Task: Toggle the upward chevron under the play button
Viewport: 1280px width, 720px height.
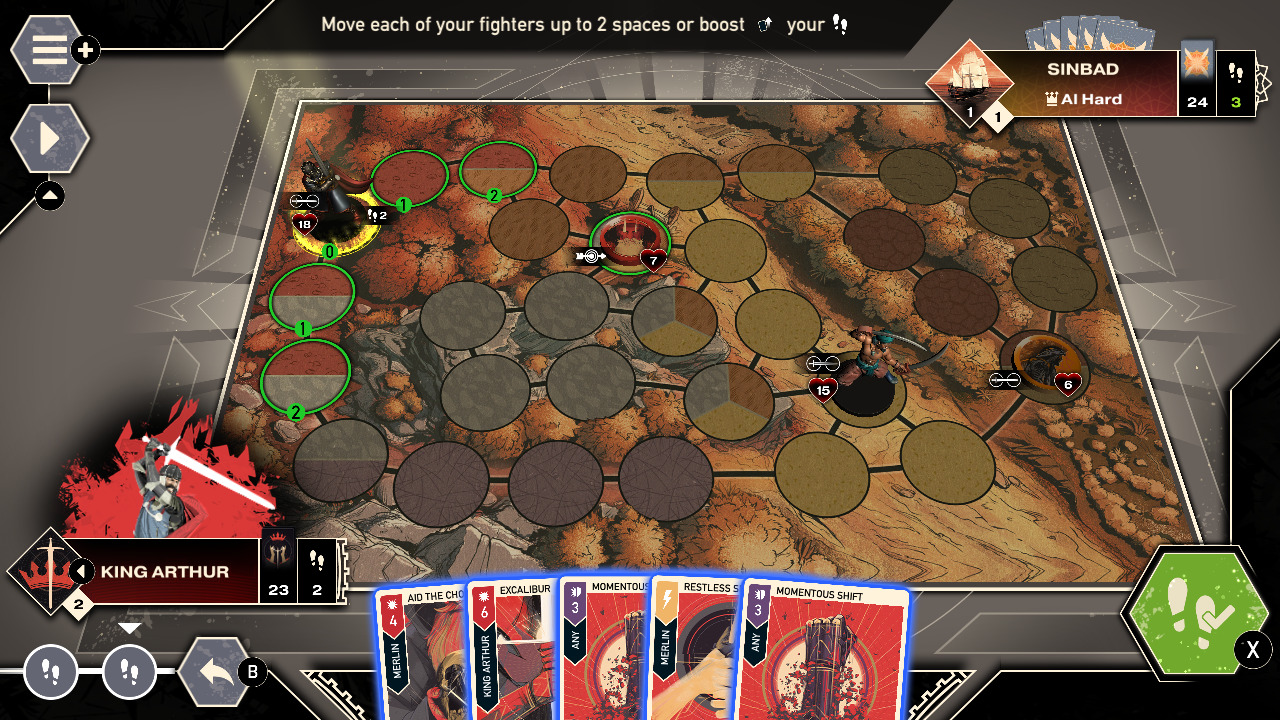Action: 49,196
